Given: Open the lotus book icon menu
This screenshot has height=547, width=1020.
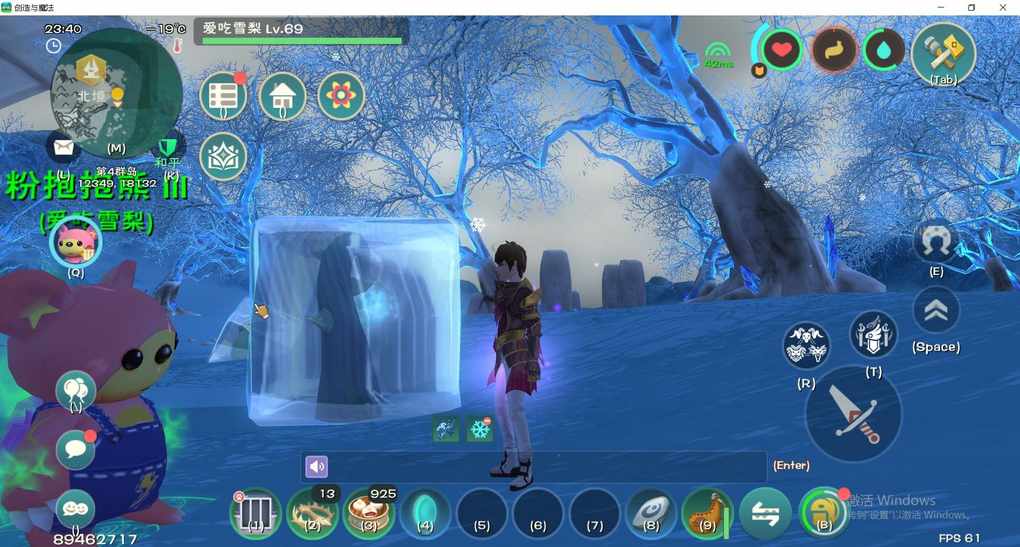Looking at the screenshot, I should [x=223, y=156].
